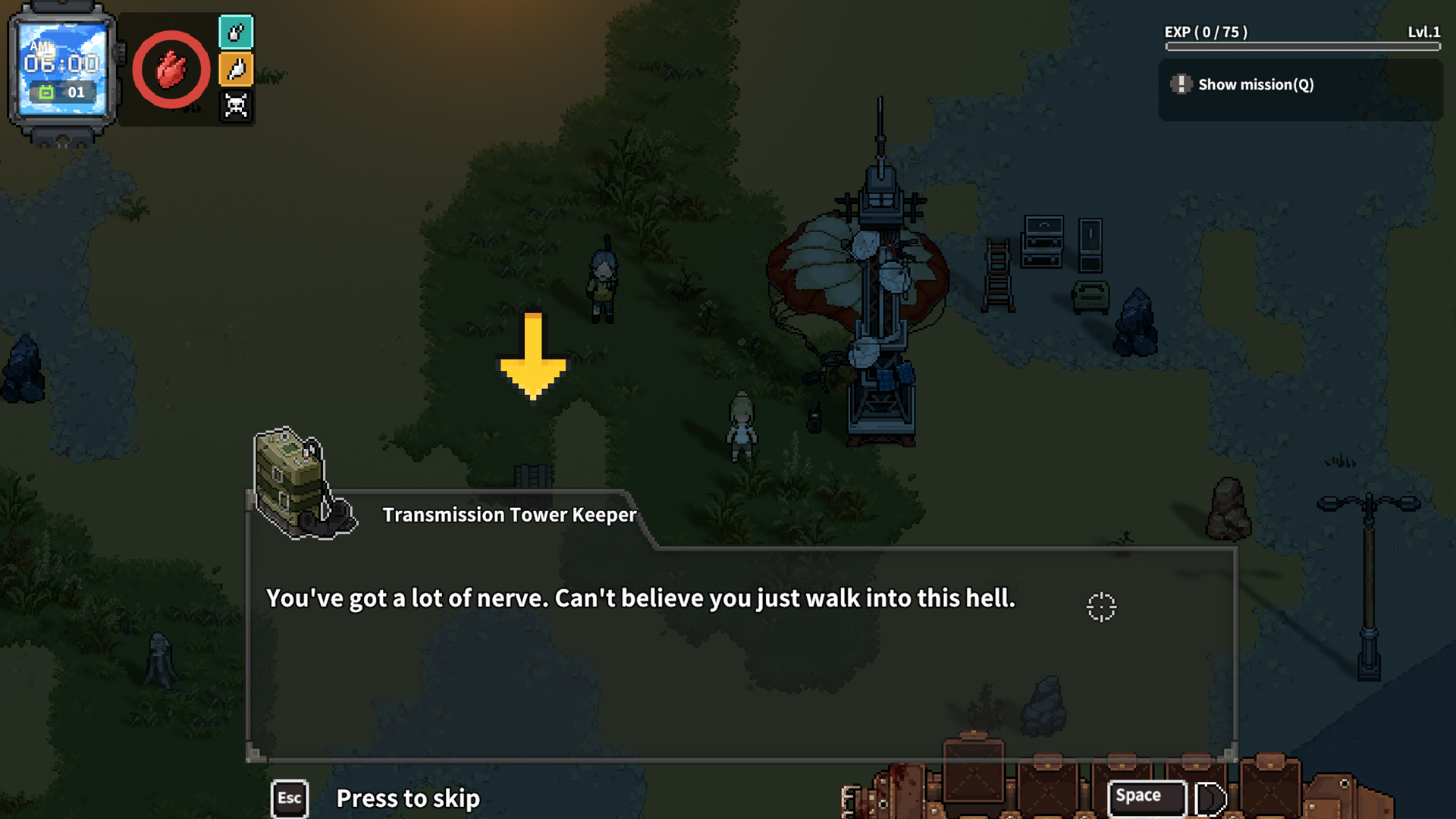Click the red heart health icon
Screen dimensions: 1456x819
(x=171, y=70)
